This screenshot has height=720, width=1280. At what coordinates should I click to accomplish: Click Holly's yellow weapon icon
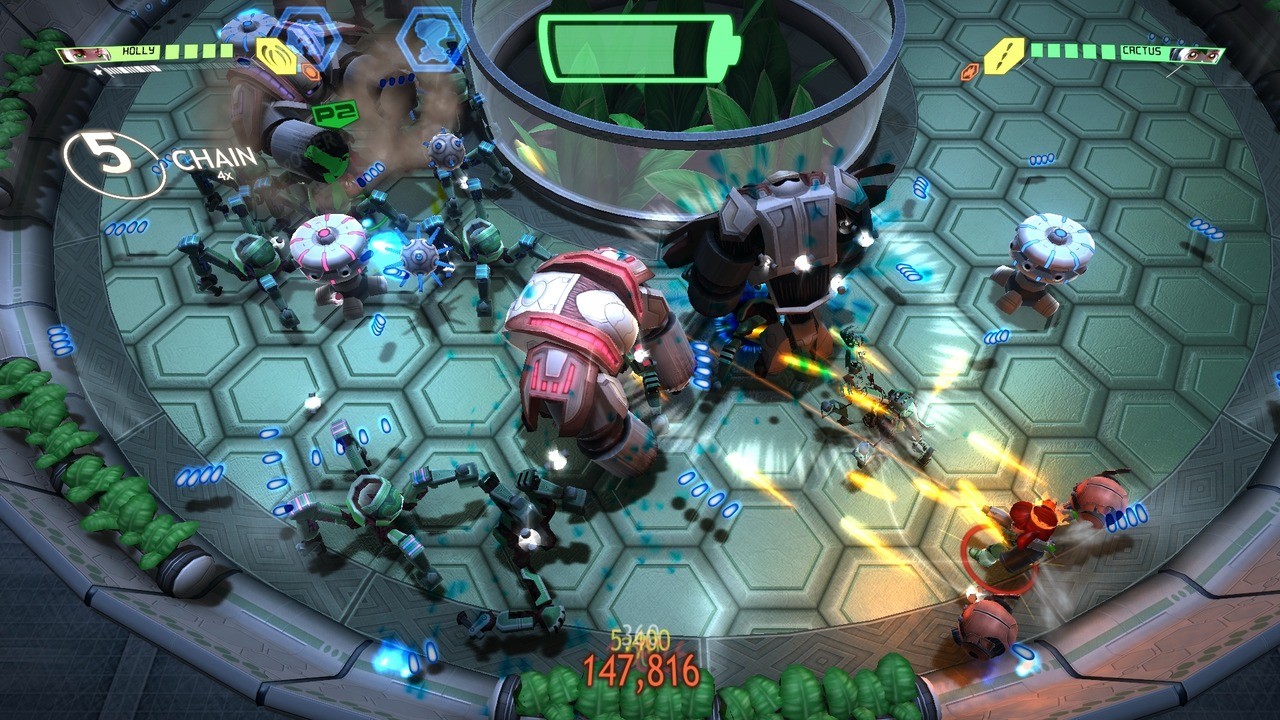point(277,57)
